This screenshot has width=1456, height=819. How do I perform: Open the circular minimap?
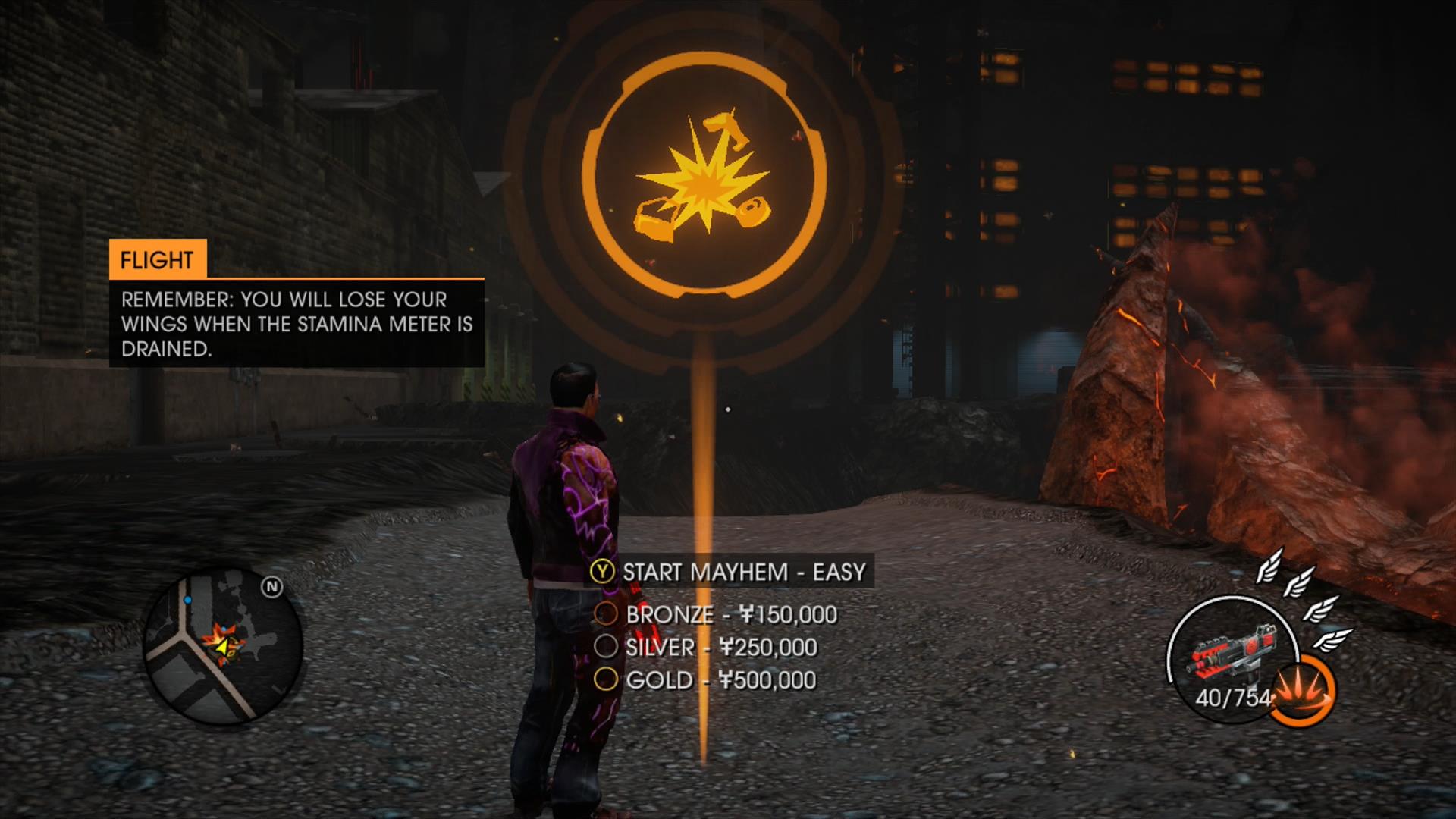tap(223, 645)
